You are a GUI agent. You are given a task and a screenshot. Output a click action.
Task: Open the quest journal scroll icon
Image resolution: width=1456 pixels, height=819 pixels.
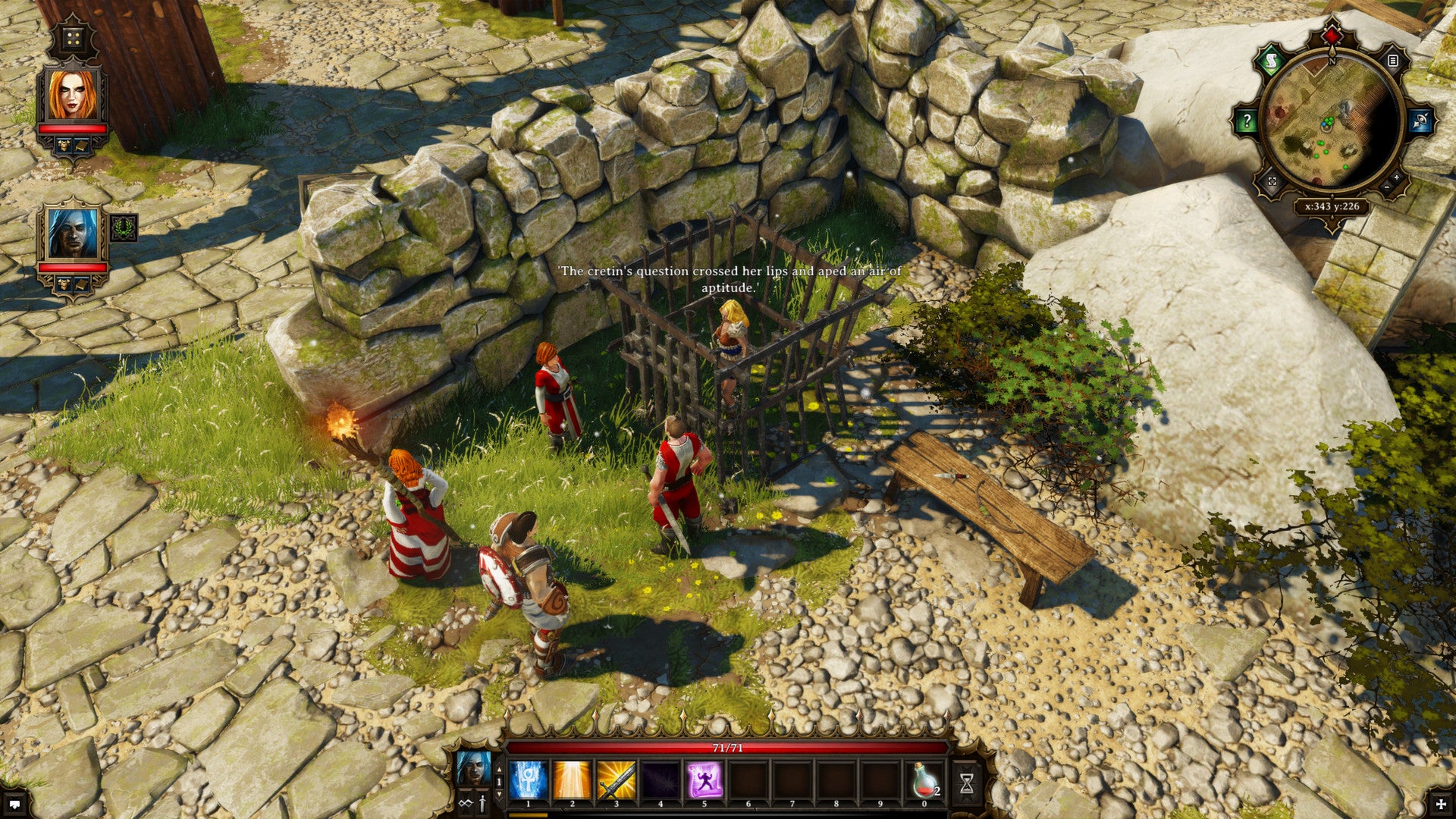coord(1272,61)
